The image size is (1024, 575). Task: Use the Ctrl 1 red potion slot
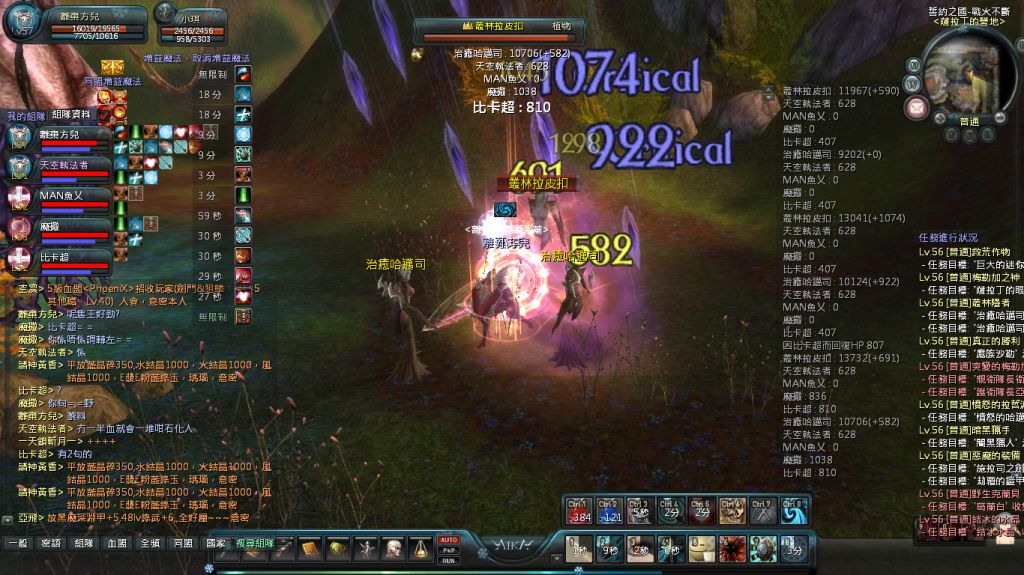click(579, 511)
